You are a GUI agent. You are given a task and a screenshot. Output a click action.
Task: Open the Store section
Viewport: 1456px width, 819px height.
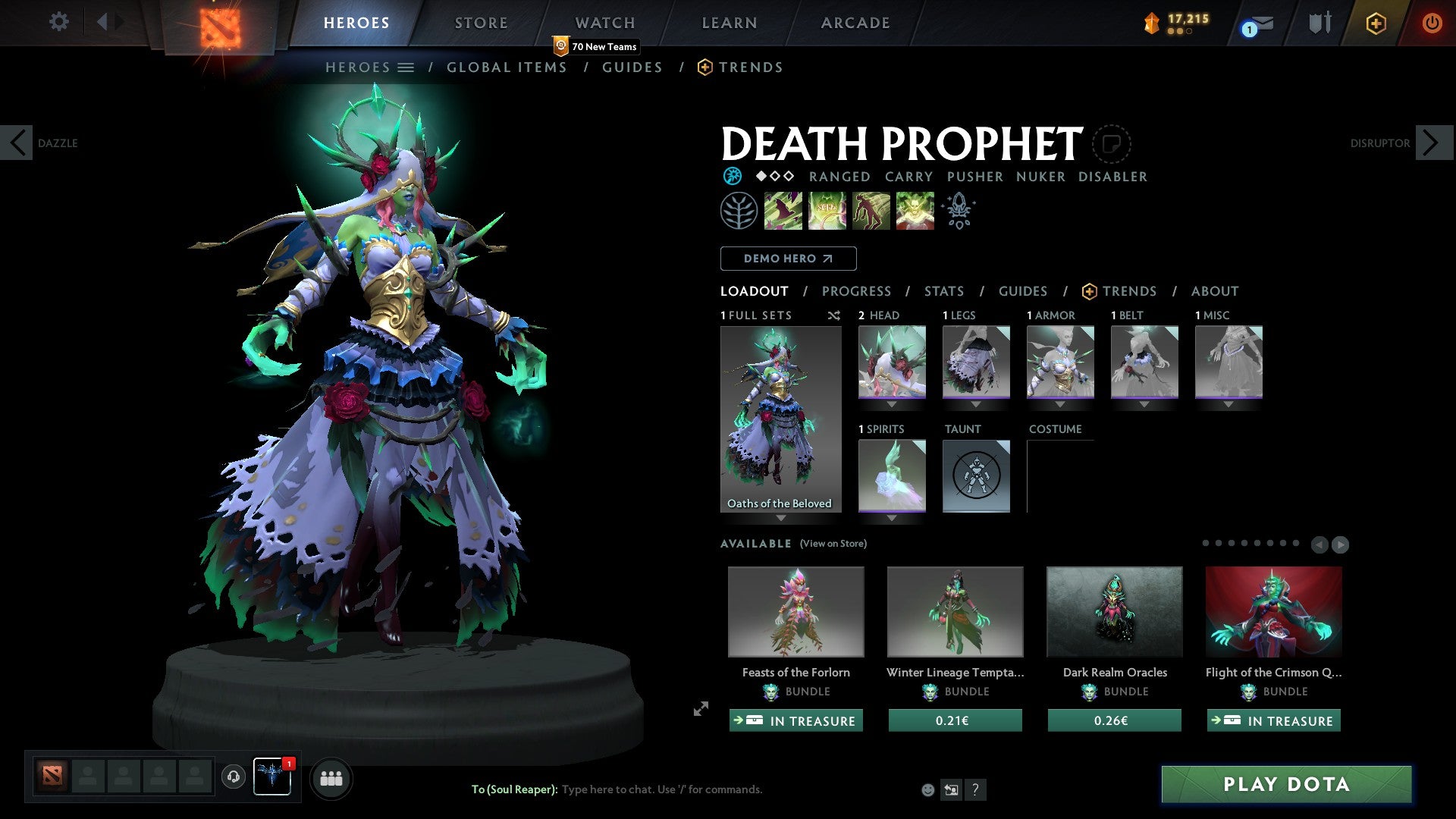[x=481, y=23]
